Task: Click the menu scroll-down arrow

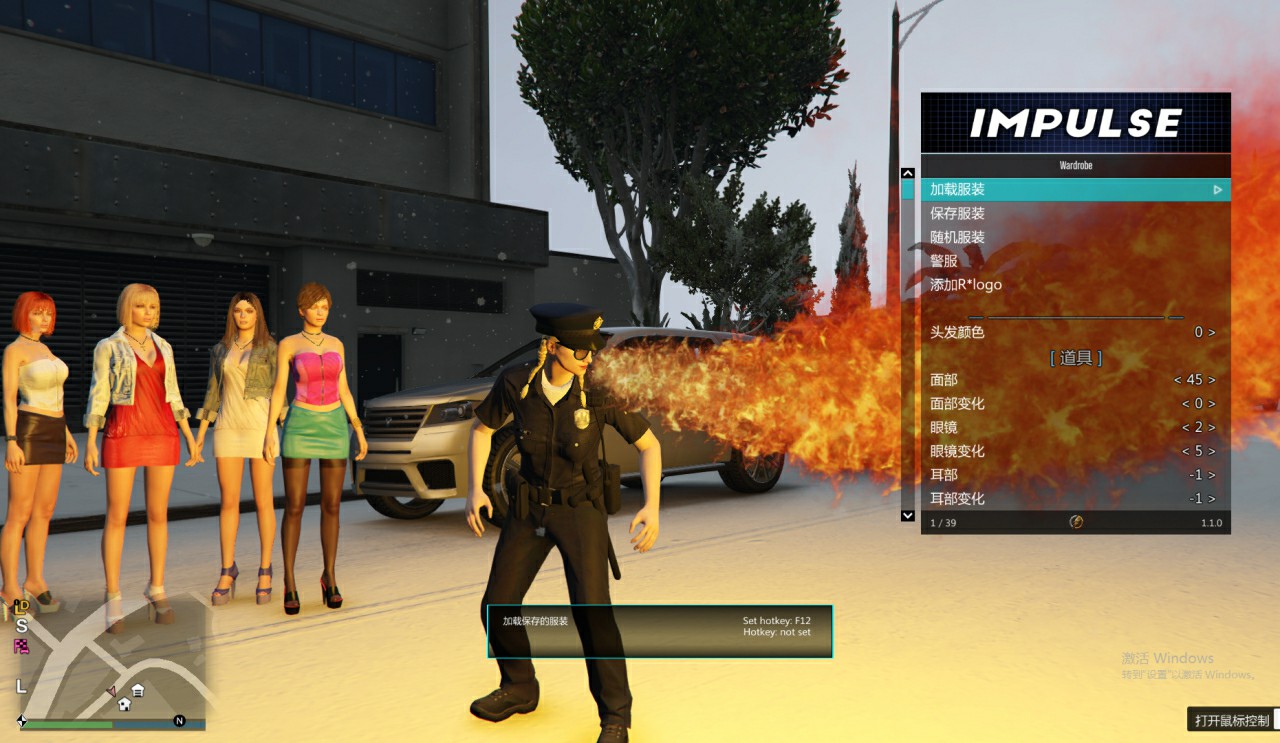Action: 908,515
